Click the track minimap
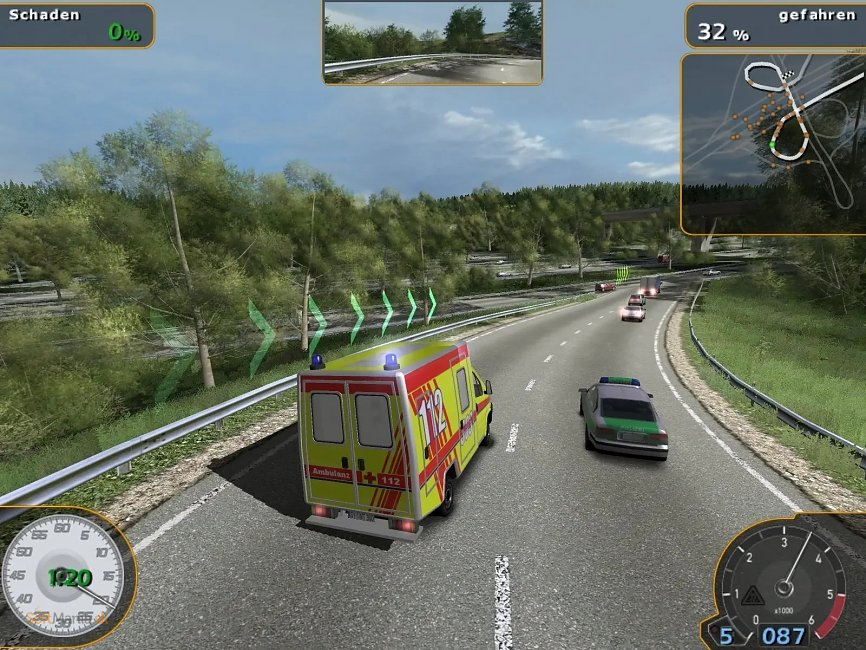 pyautogui.click(x=772, y=143)
